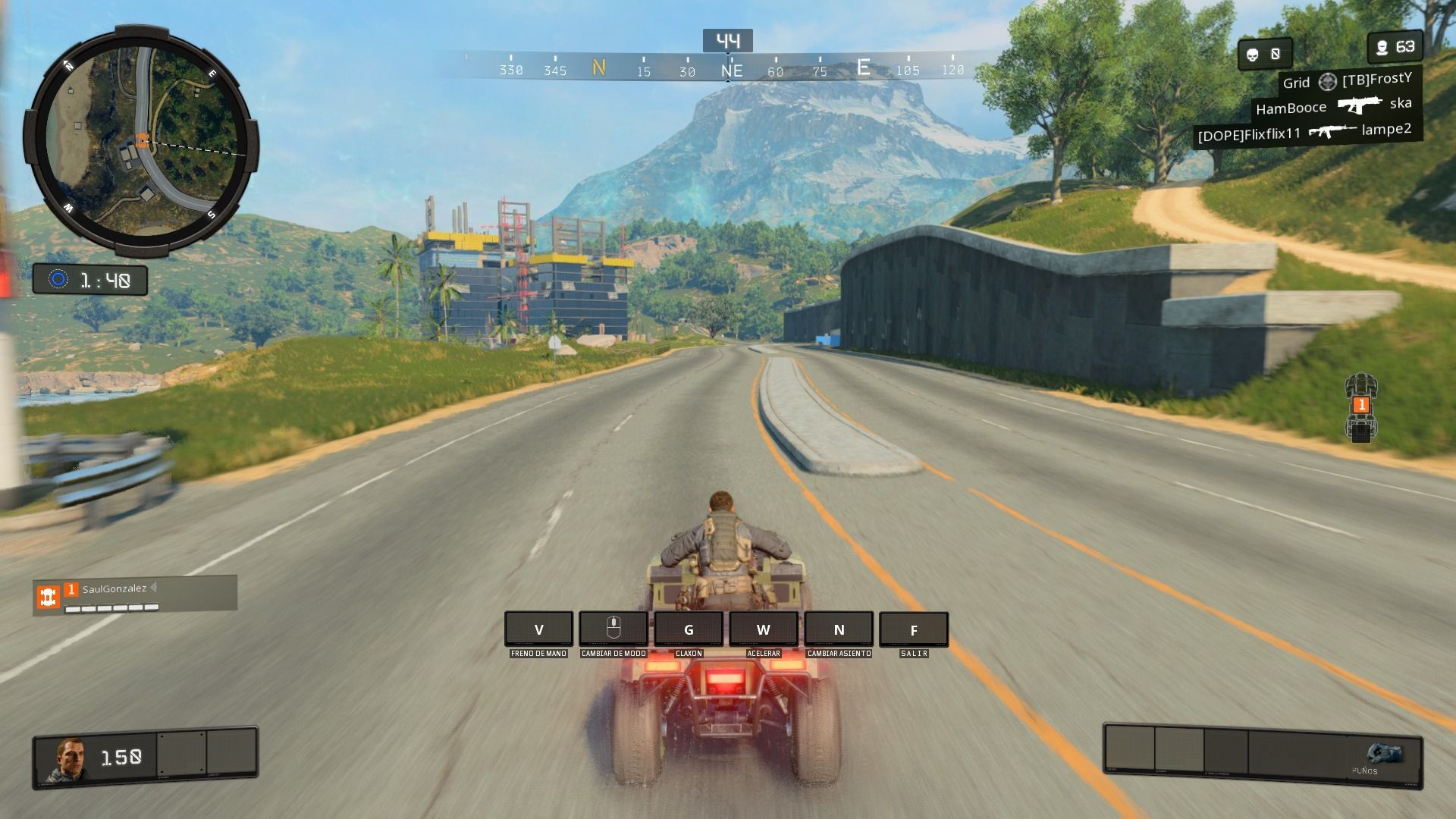Click the players remaining counter icon
This screenshot has width=1456, height=819.
coord(1382,48)
